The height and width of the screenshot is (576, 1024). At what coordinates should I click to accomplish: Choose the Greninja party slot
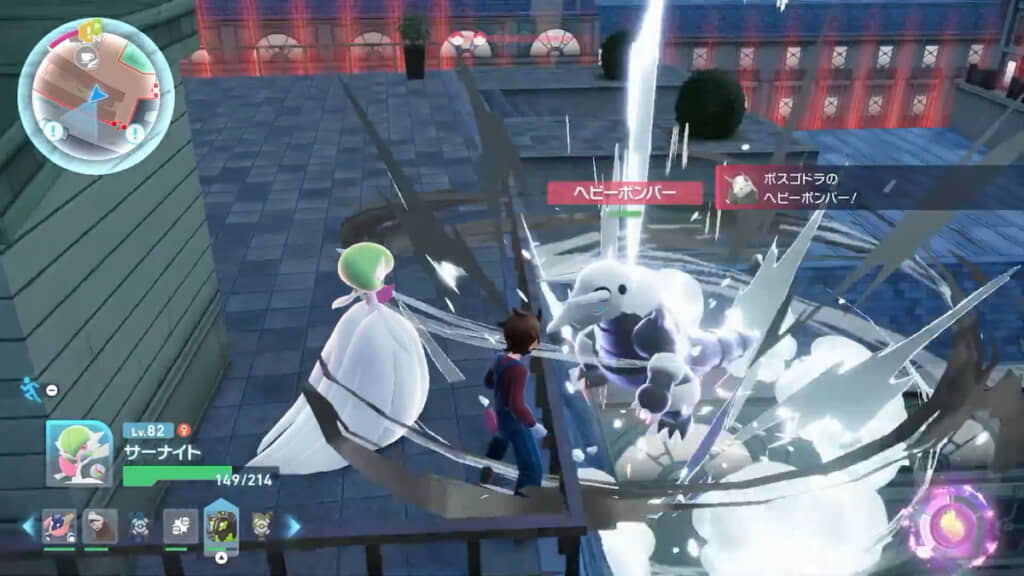pyautogui.click(x=59, y=526)
